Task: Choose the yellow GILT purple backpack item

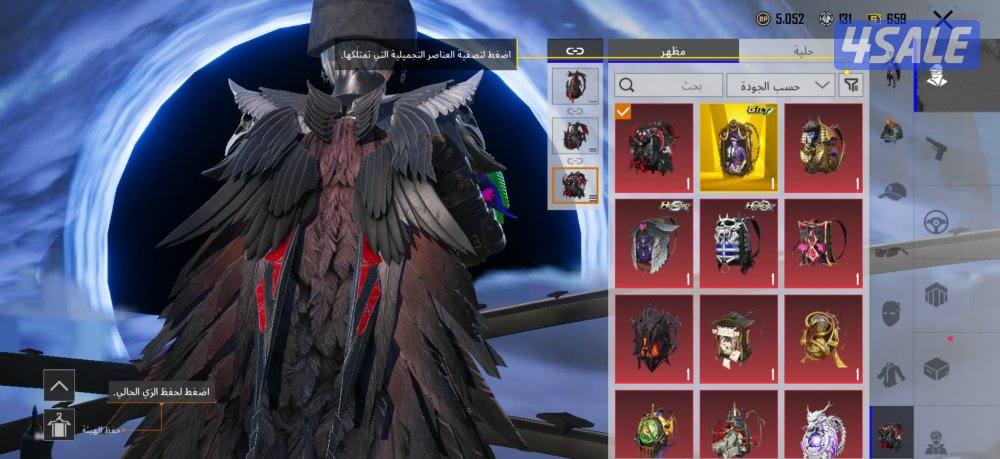Action: coord(739,148)
